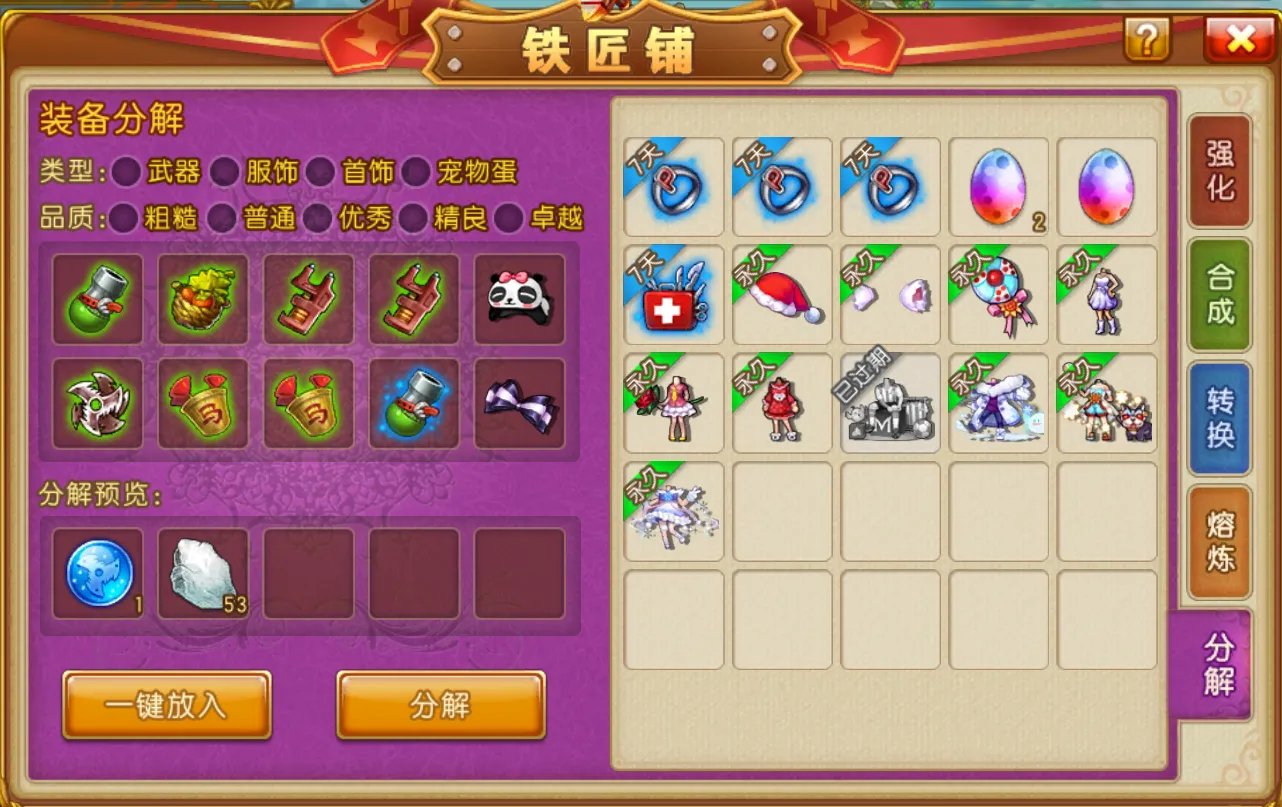Image resolution: width=1282 pixels, height=807 pixels.
Task: Select the 武器 type filter
Action: point(127,172)
